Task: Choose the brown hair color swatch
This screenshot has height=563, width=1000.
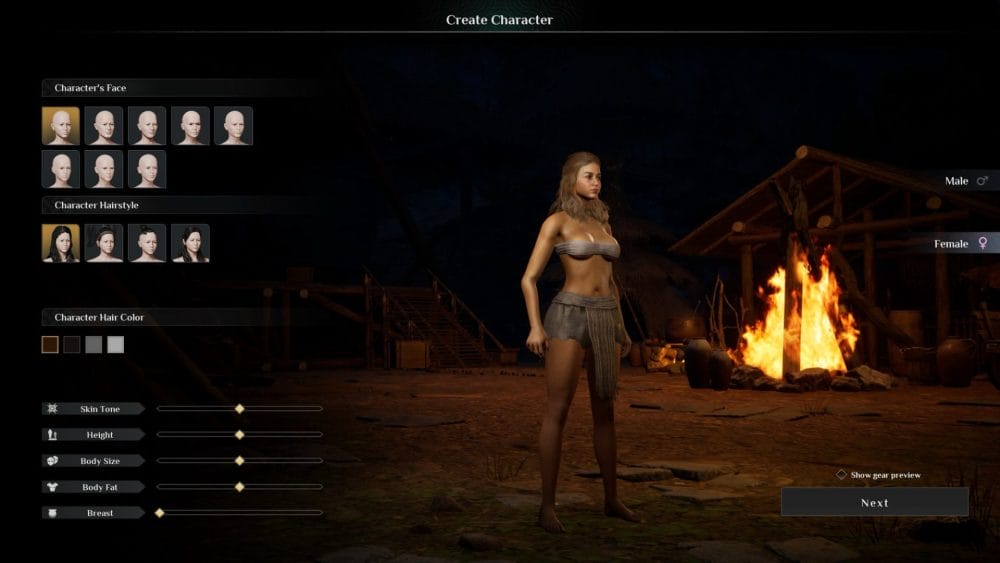Action: point(50,345)
